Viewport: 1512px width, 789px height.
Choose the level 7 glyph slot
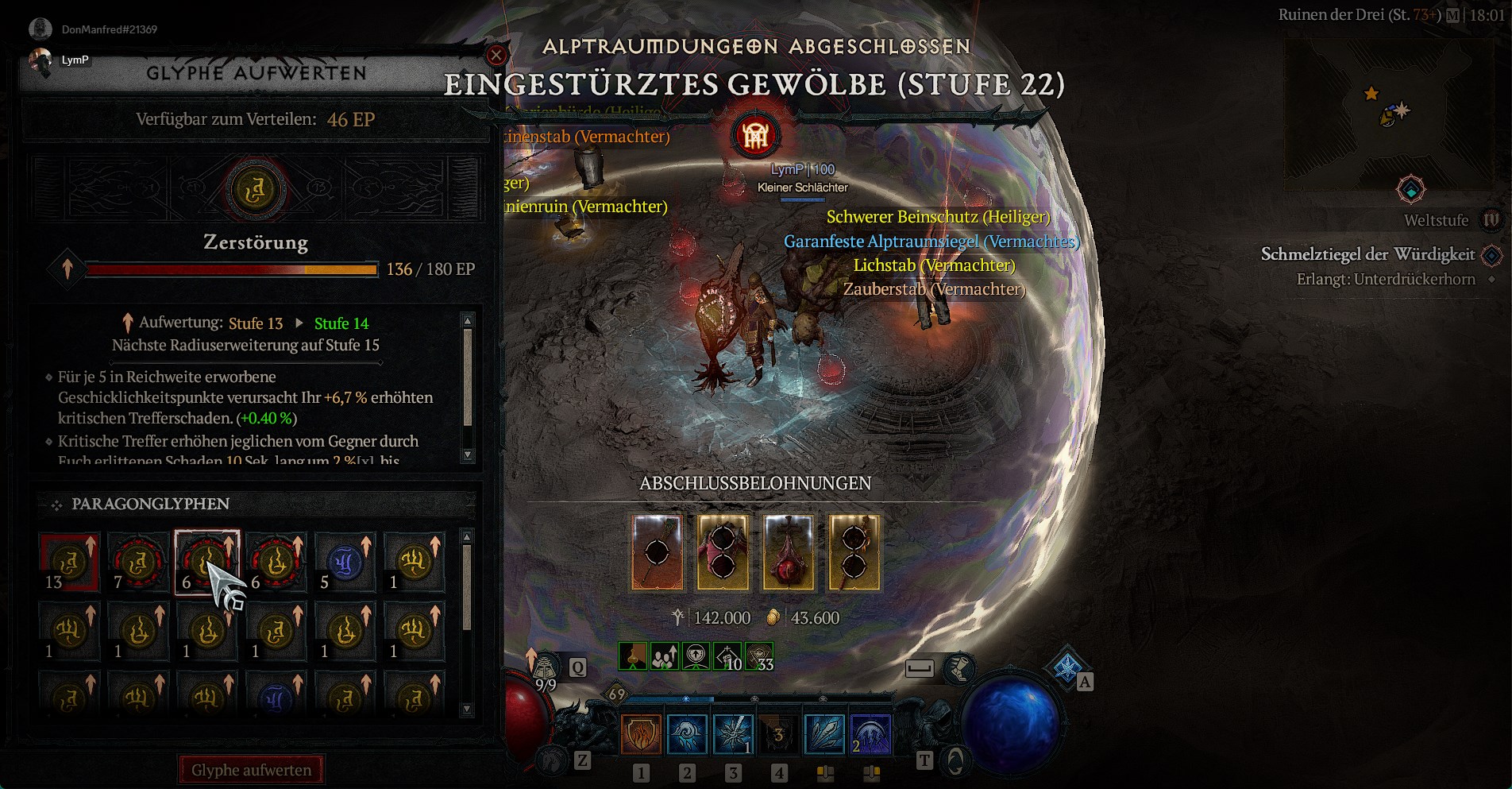138,563
